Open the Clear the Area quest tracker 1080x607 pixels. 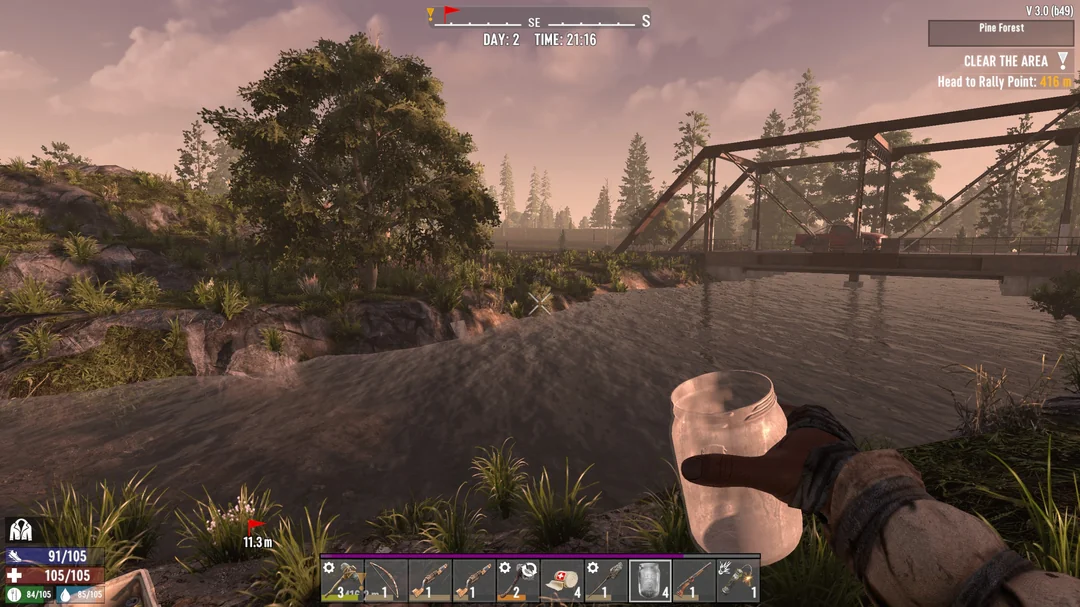[x=1005, y=62]
